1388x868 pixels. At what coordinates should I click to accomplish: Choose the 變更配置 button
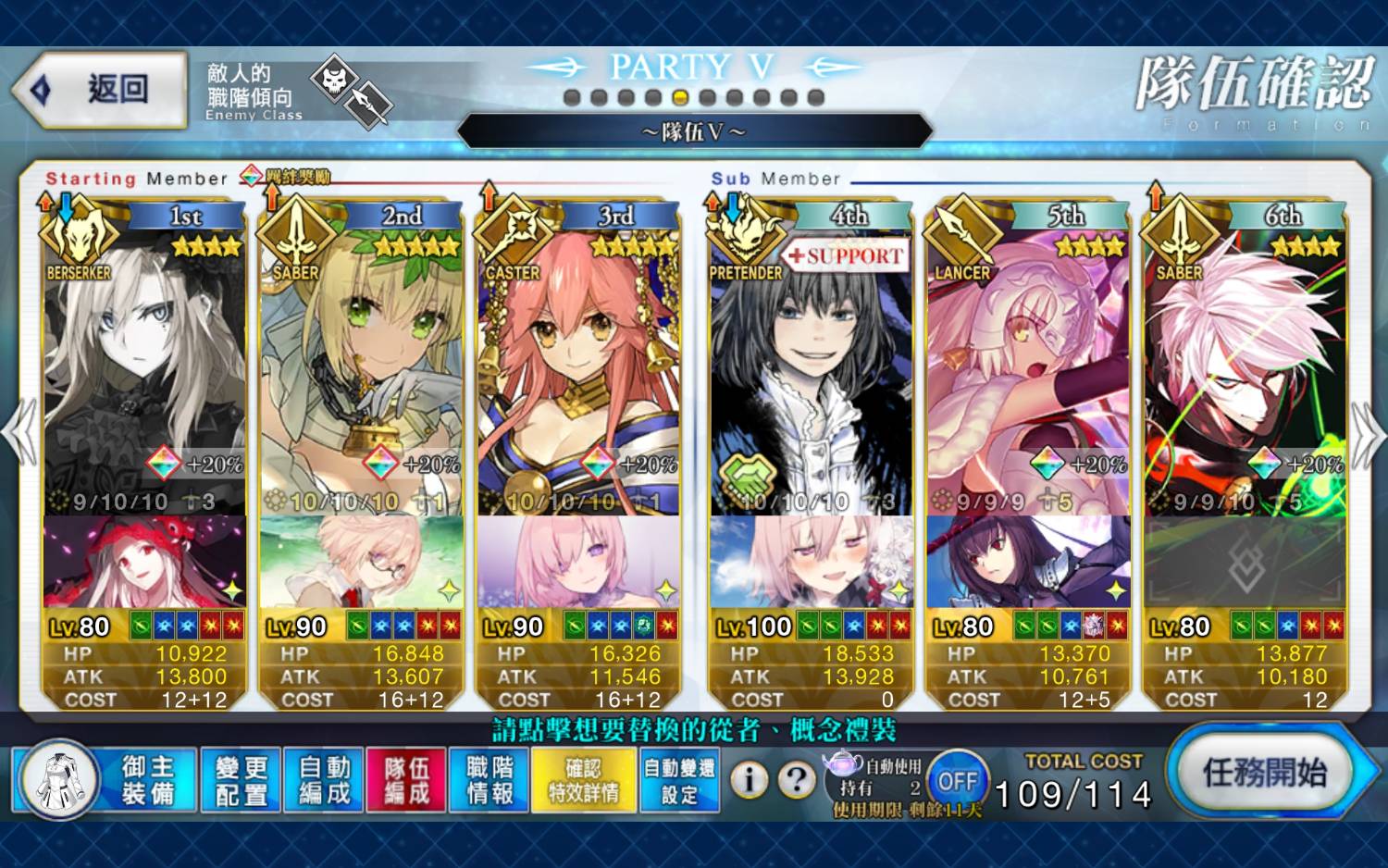pos(242,780)
